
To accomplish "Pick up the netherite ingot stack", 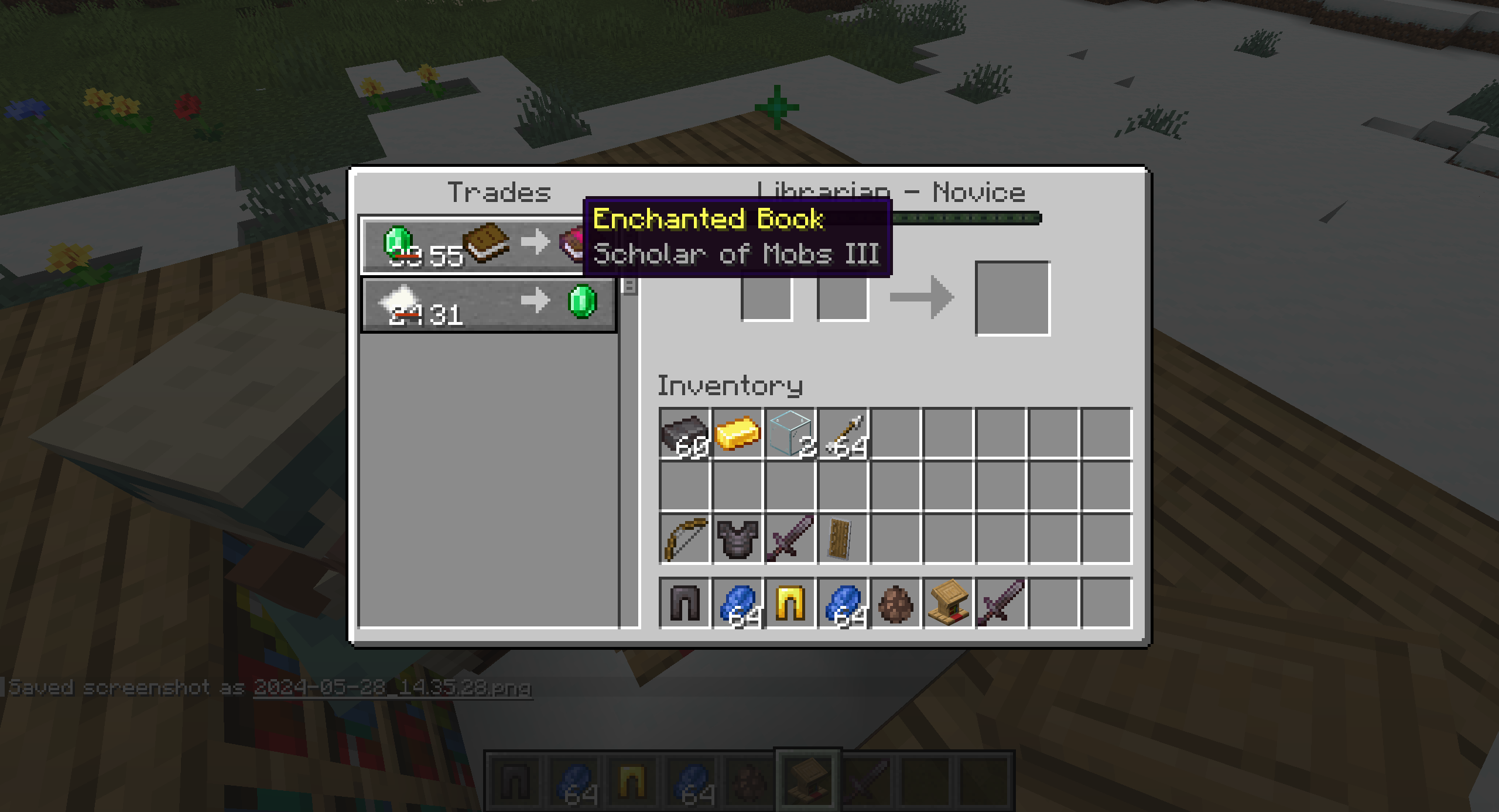I will [x=684, y=434].
